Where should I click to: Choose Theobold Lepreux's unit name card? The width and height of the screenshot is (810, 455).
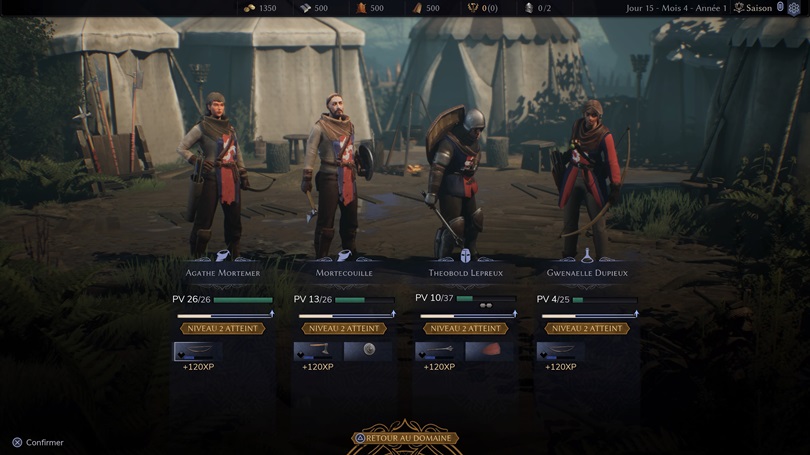(465, 272)
